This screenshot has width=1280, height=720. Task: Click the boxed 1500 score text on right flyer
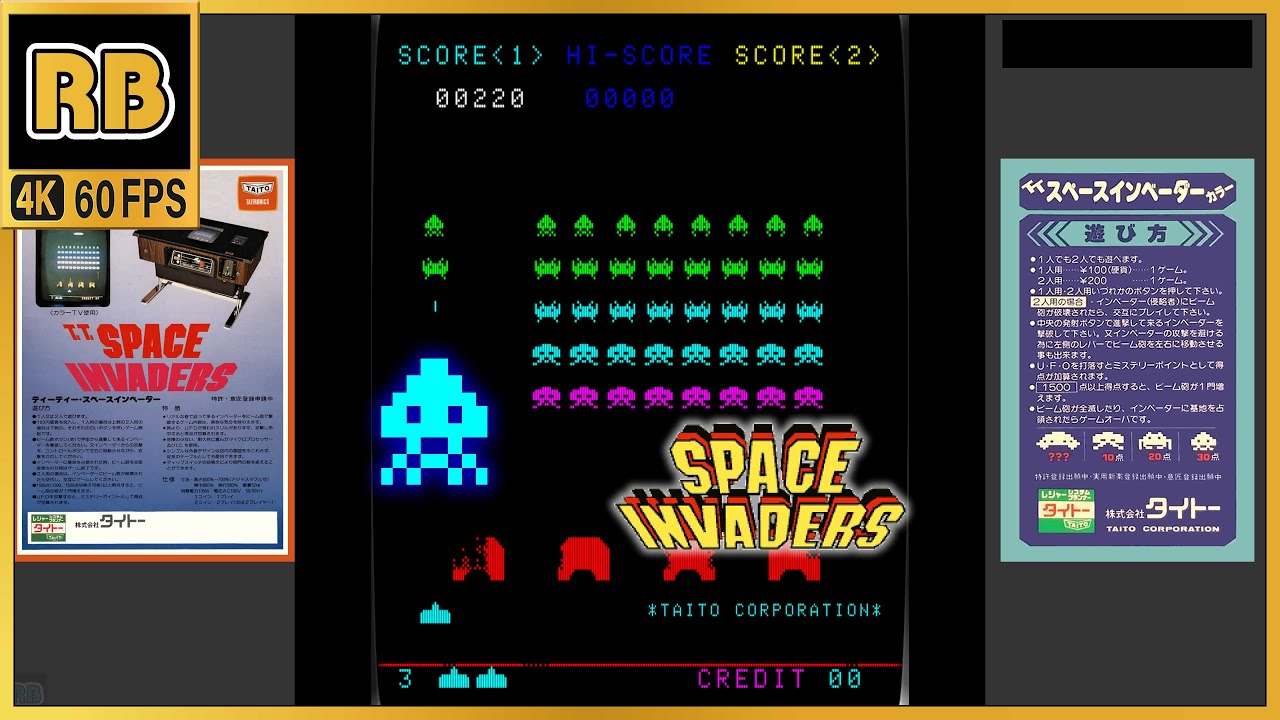(x=1055, y=388)
